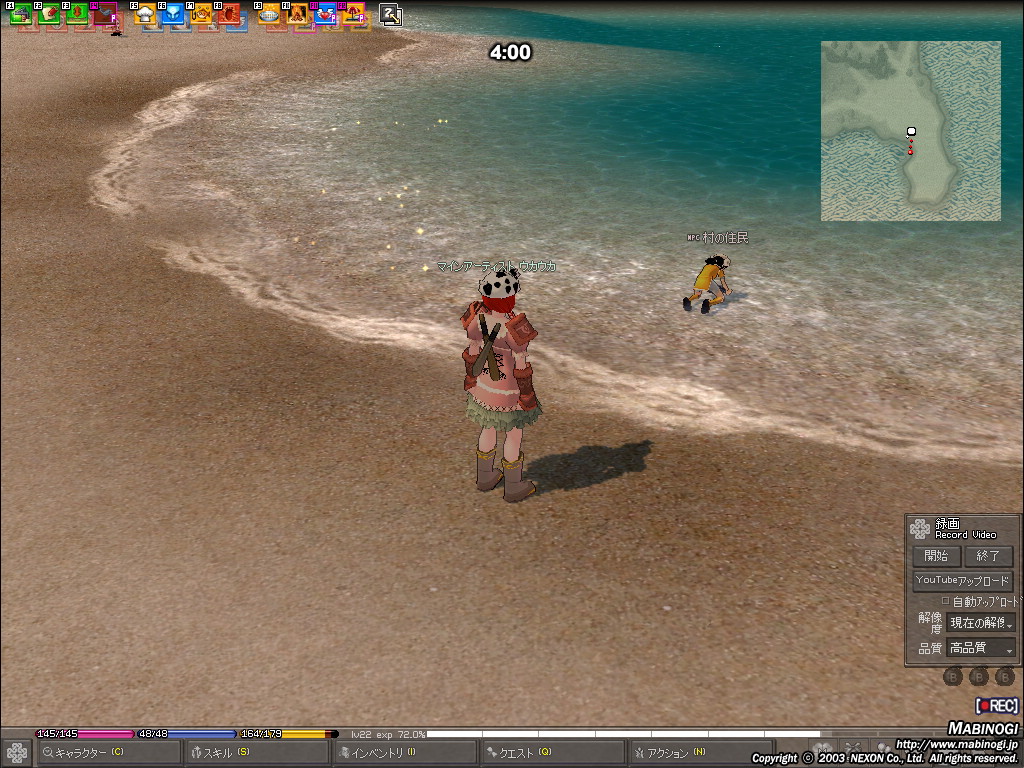Activate the F6 blue skill icon
1024x768 pixels.
(x=173, y=14)
